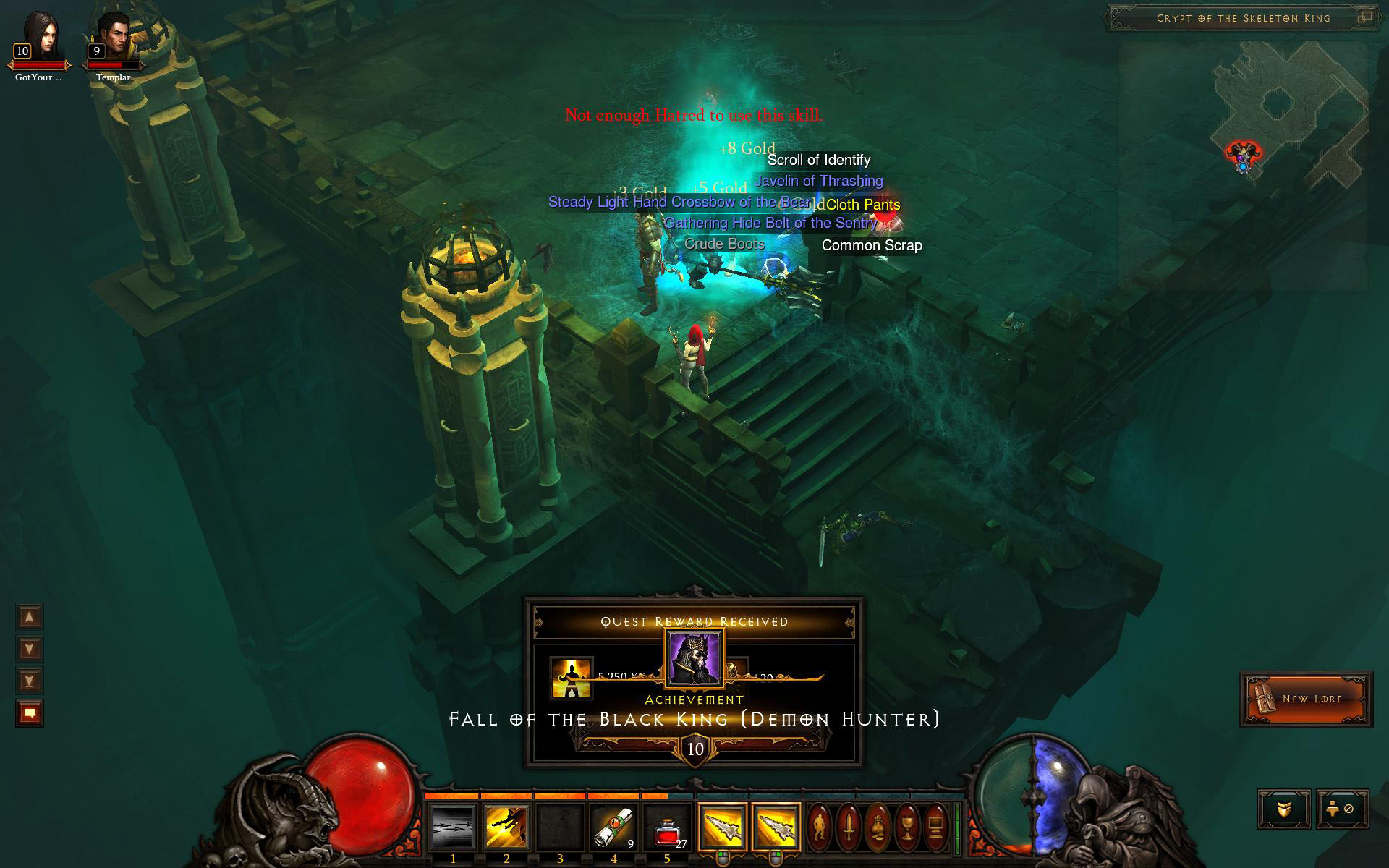Click the Quest Reward Received achievement popup
This screenshot has height=868, width=1389.
[694, 681]
